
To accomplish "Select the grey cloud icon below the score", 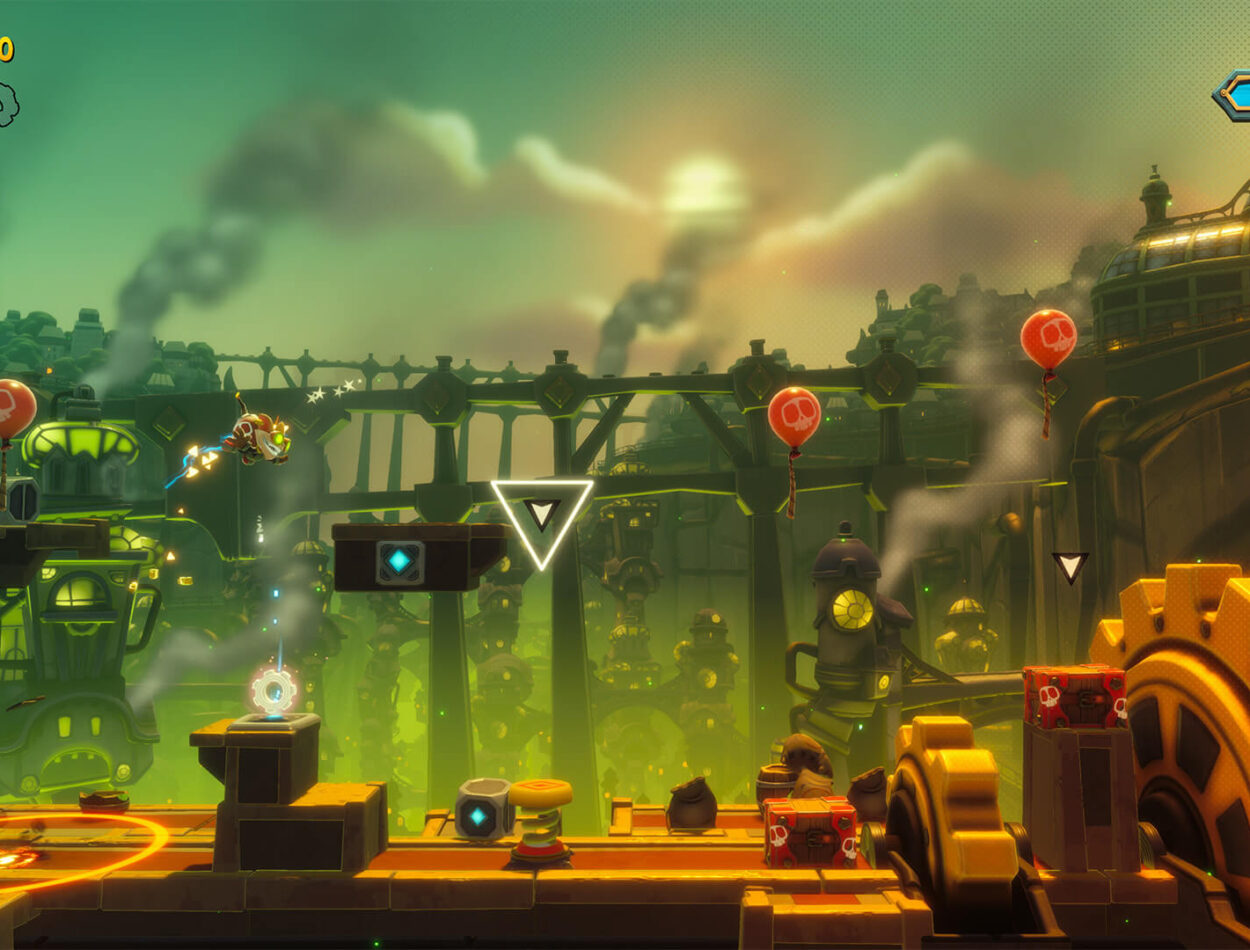I will tap(6, 104).
